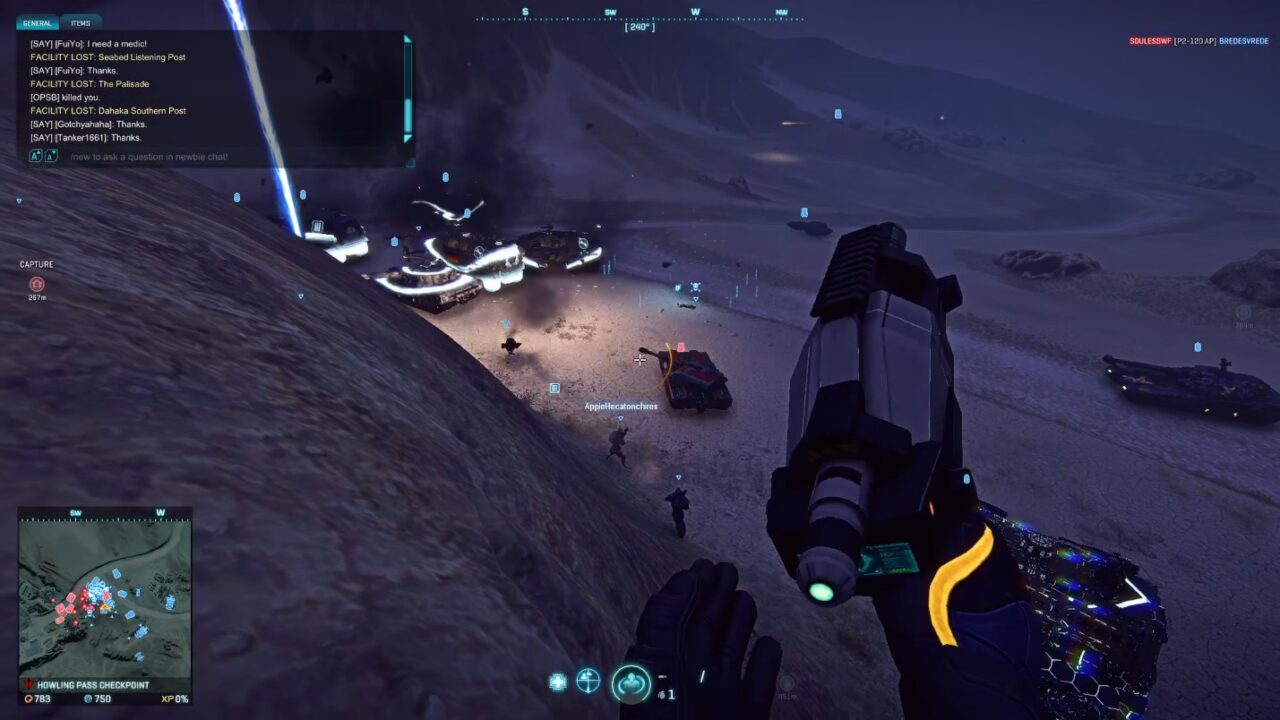The width and height of the screenshot is (1280, 720).
Task: Click the red faction flag at Howling Pass Checkpoint
Action: point(28,683)
